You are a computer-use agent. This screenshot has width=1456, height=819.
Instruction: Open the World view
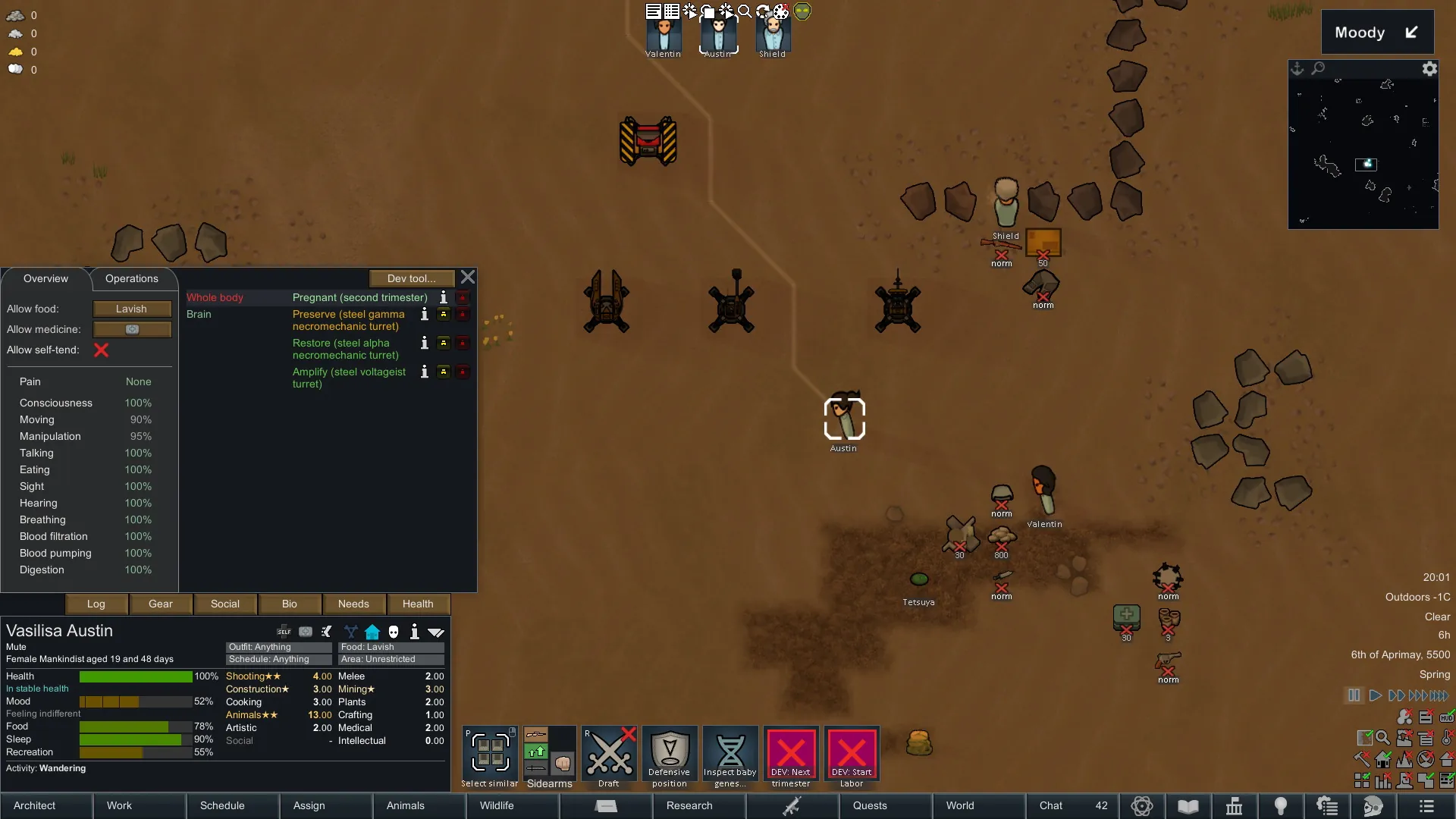tap(960, 805)
